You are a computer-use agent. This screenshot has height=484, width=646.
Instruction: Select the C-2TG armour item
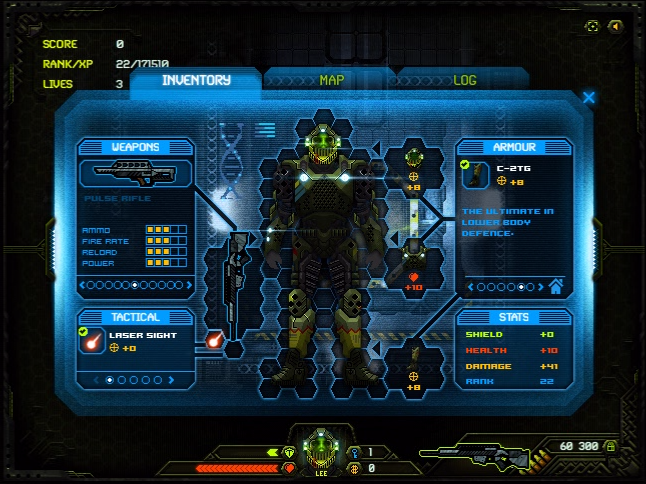coord(476,175)
